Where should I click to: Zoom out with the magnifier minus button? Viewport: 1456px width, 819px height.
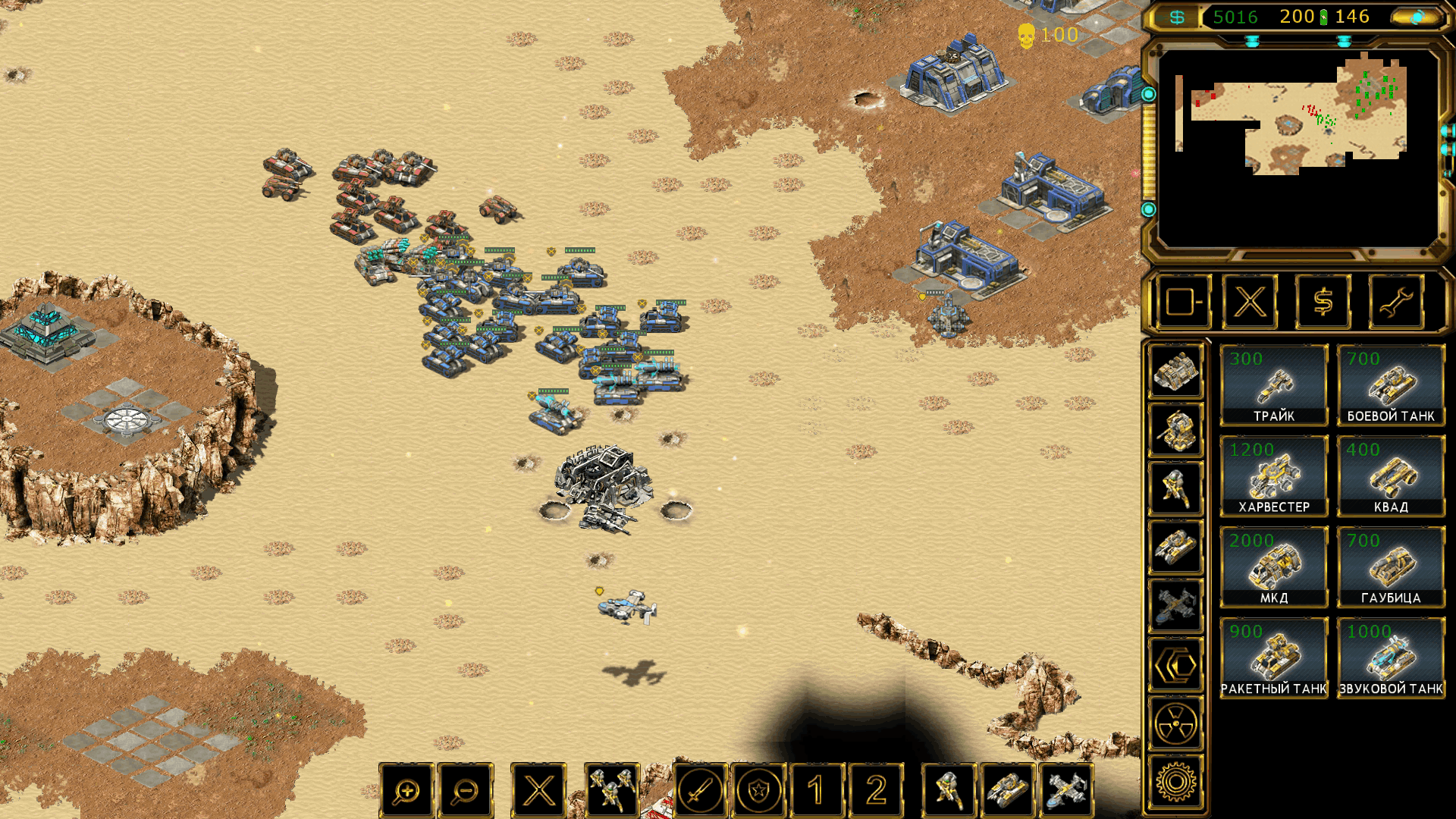pyautogui.click(x=465, y=791)
